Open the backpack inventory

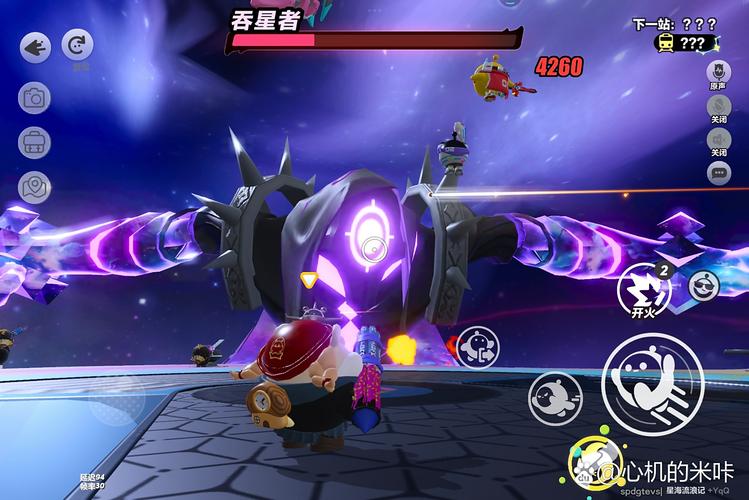pyautogui.click(x=35, y=143)
